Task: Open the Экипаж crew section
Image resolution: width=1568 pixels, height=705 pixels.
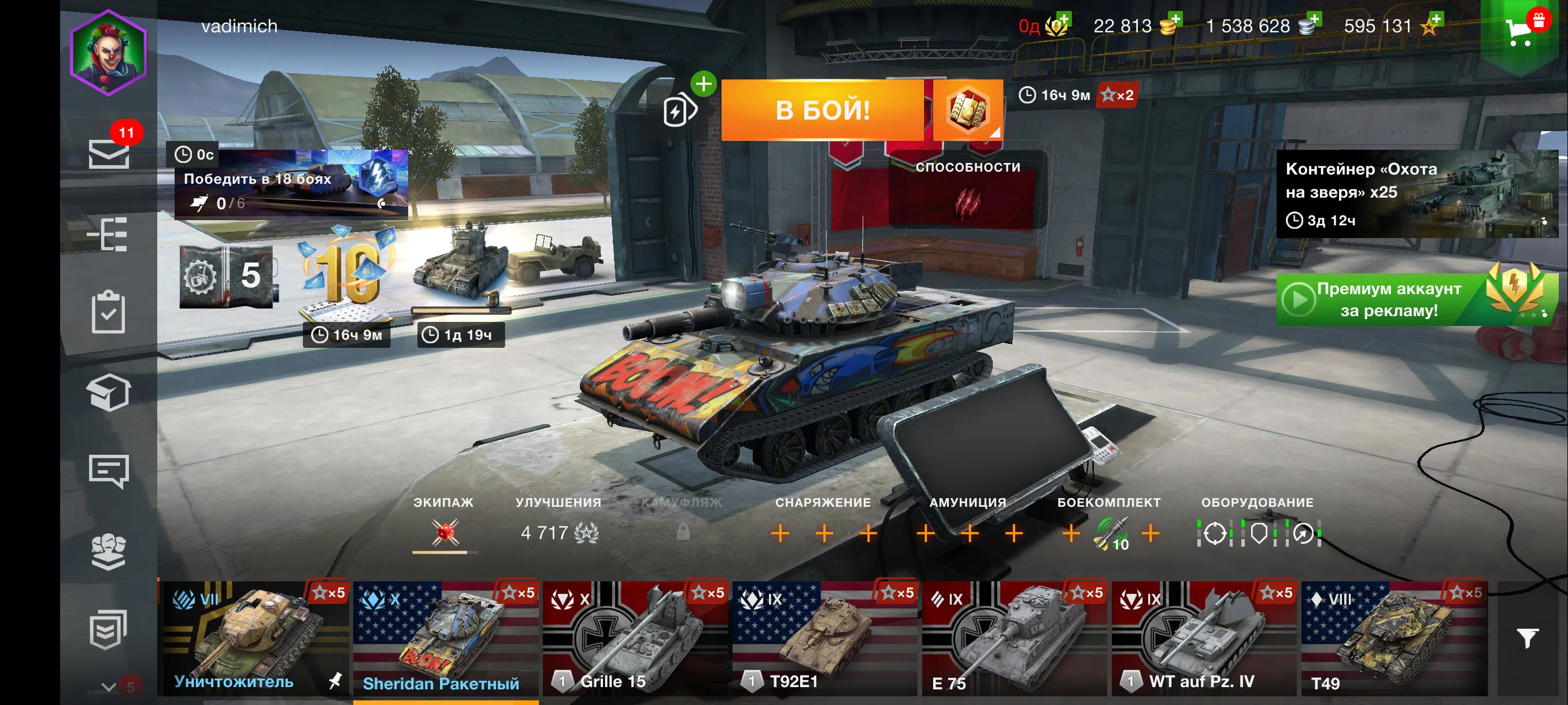Action: (445, 524)
